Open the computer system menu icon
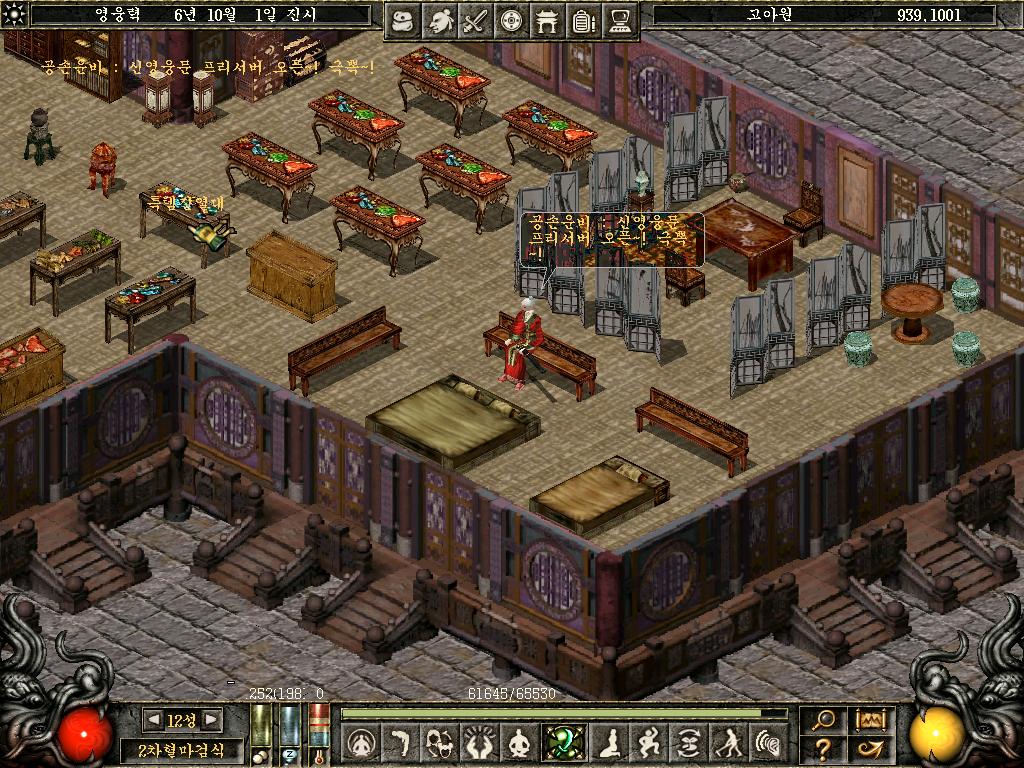 (x=620, y=21)
